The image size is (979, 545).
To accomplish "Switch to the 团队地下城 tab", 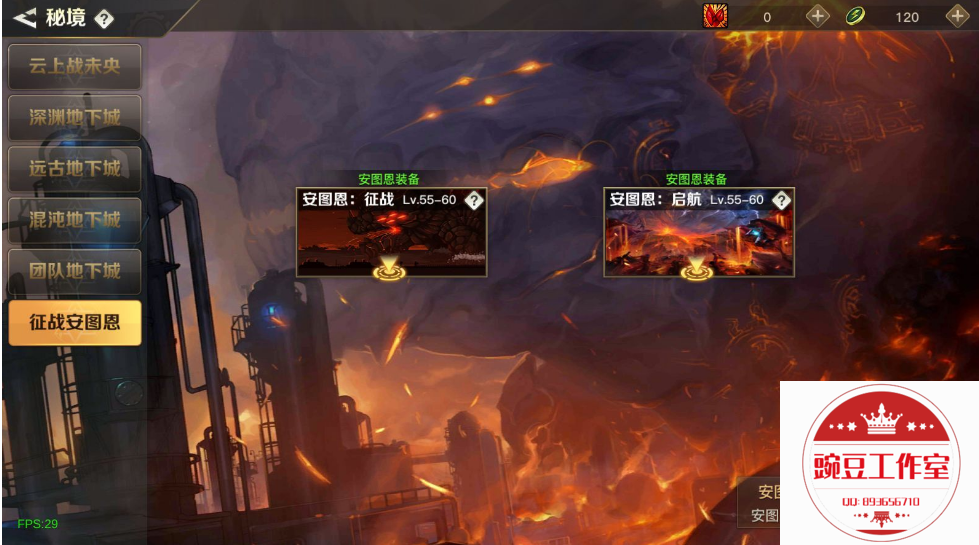I will tap(75, 271).
